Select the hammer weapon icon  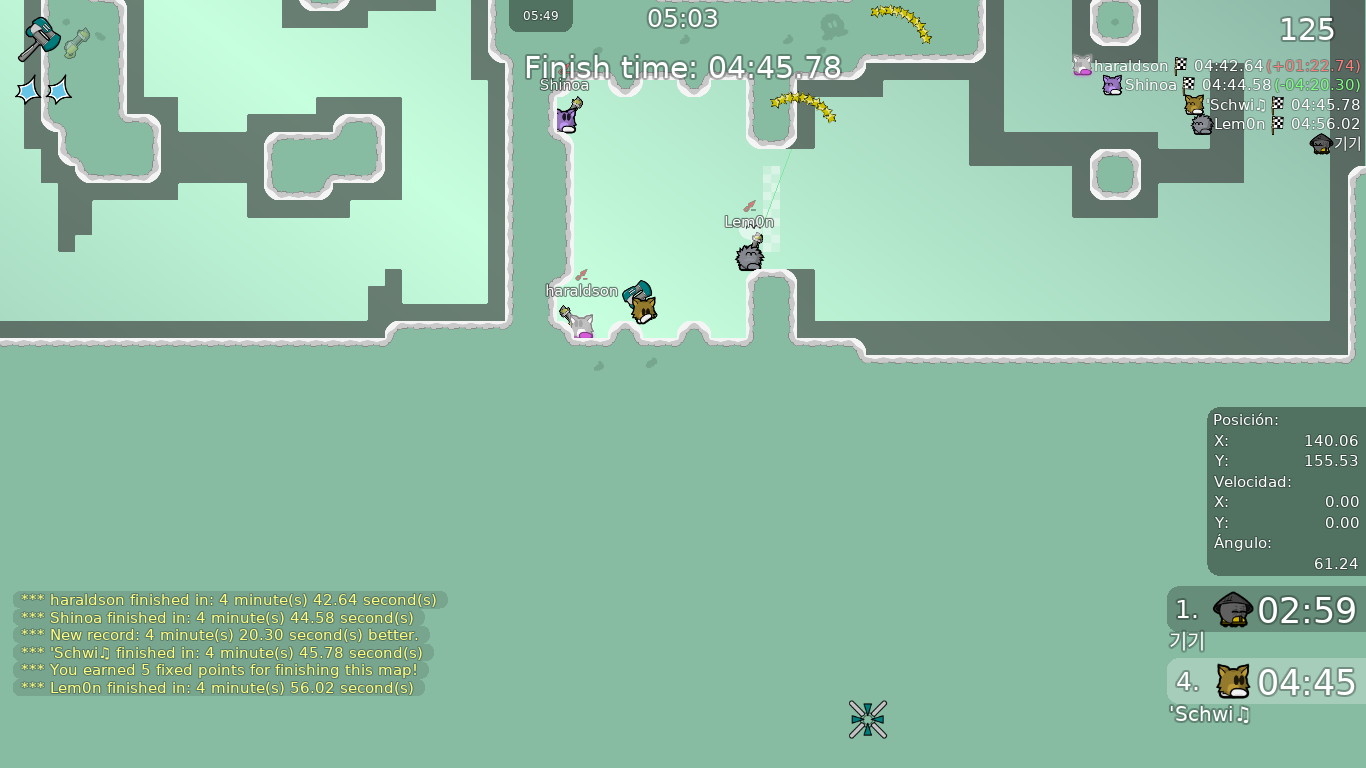39,39
